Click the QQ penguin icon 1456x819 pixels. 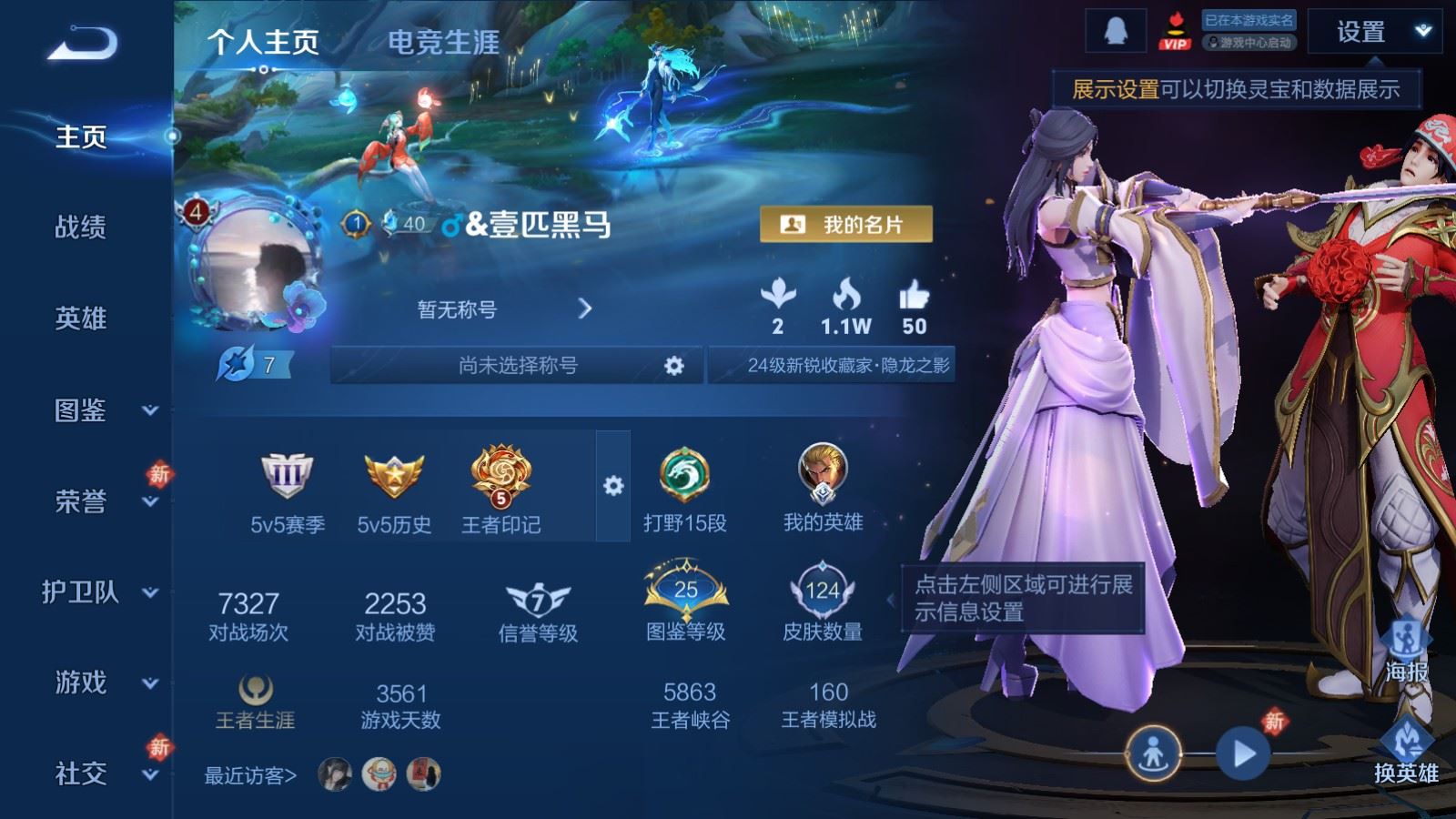click(x=1115, y=32)
